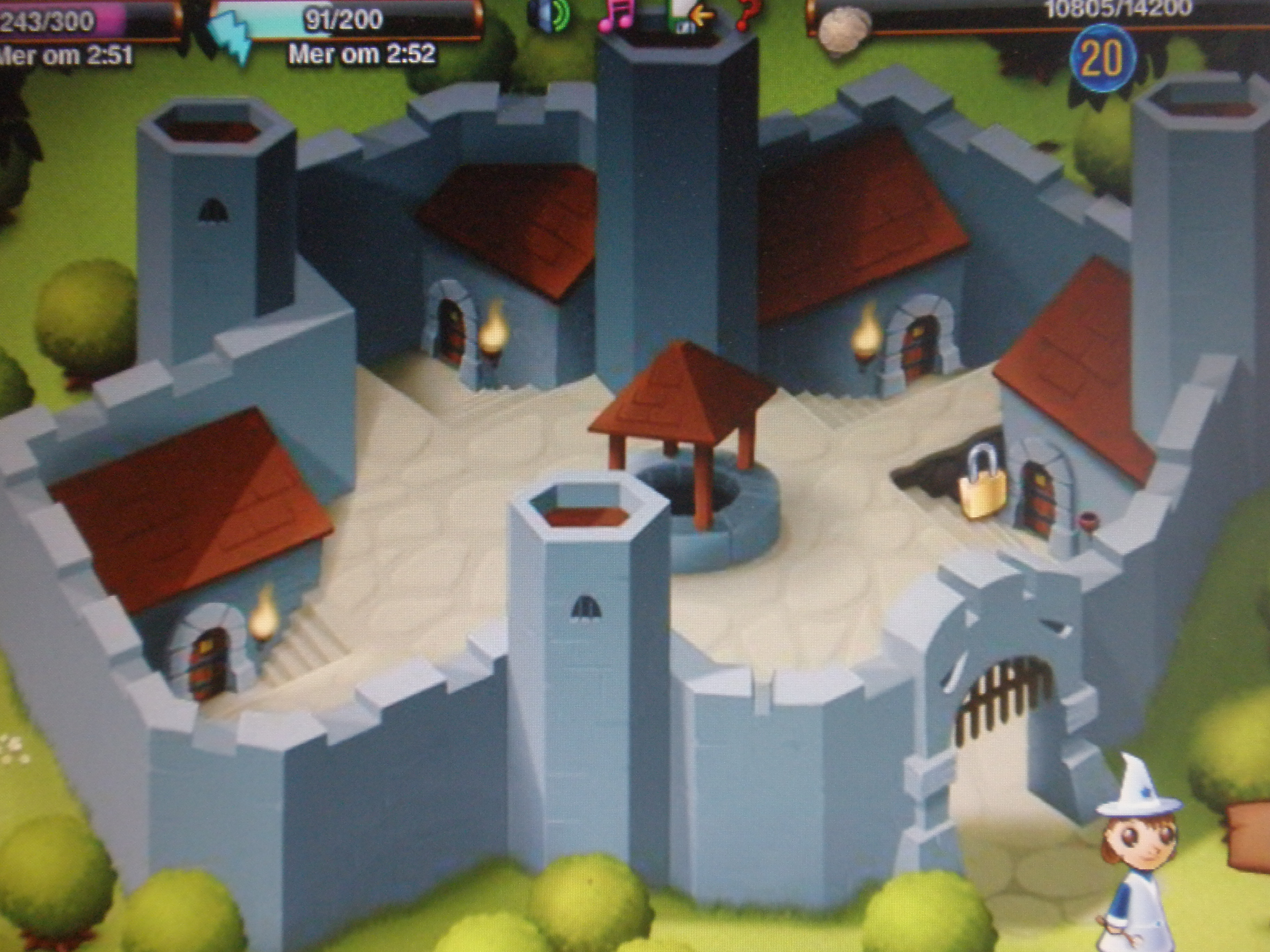
Task: Toggle the sound effects speaker icon
Action: tap(548, 16)
